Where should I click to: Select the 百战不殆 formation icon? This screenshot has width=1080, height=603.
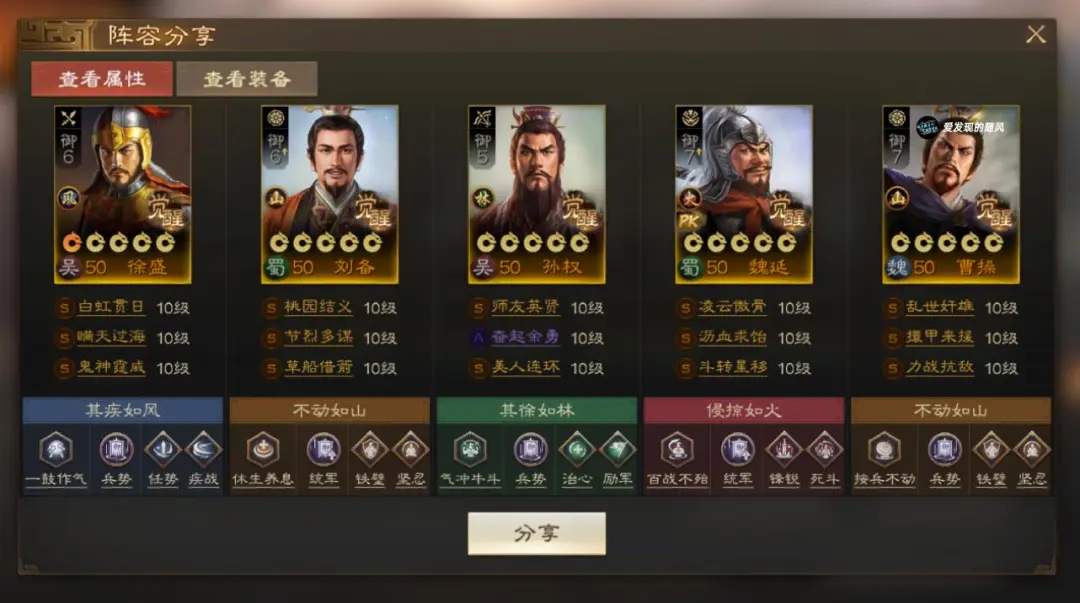[677, 450]
